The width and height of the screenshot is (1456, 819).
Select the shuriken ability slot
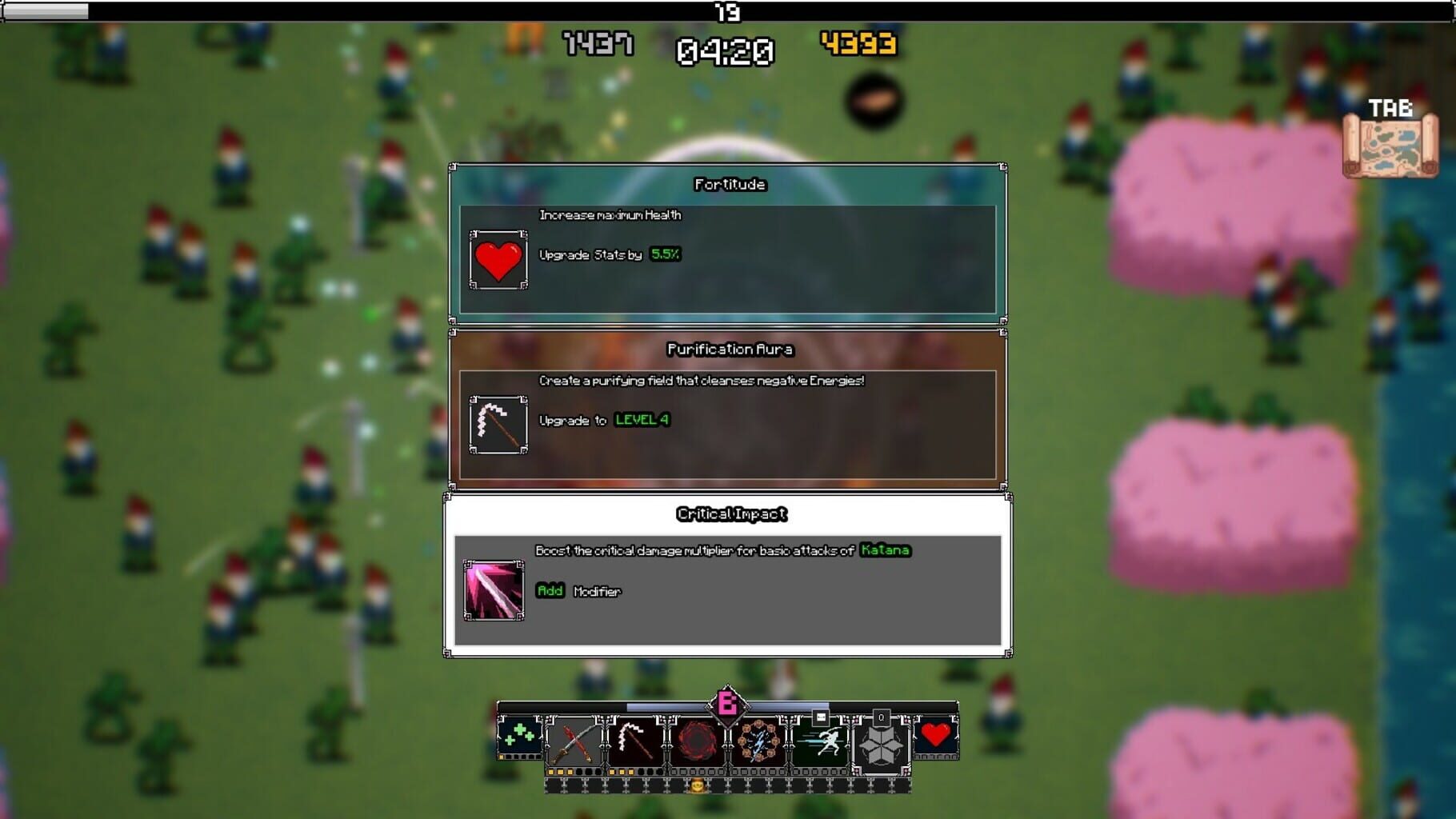point(881,744)
